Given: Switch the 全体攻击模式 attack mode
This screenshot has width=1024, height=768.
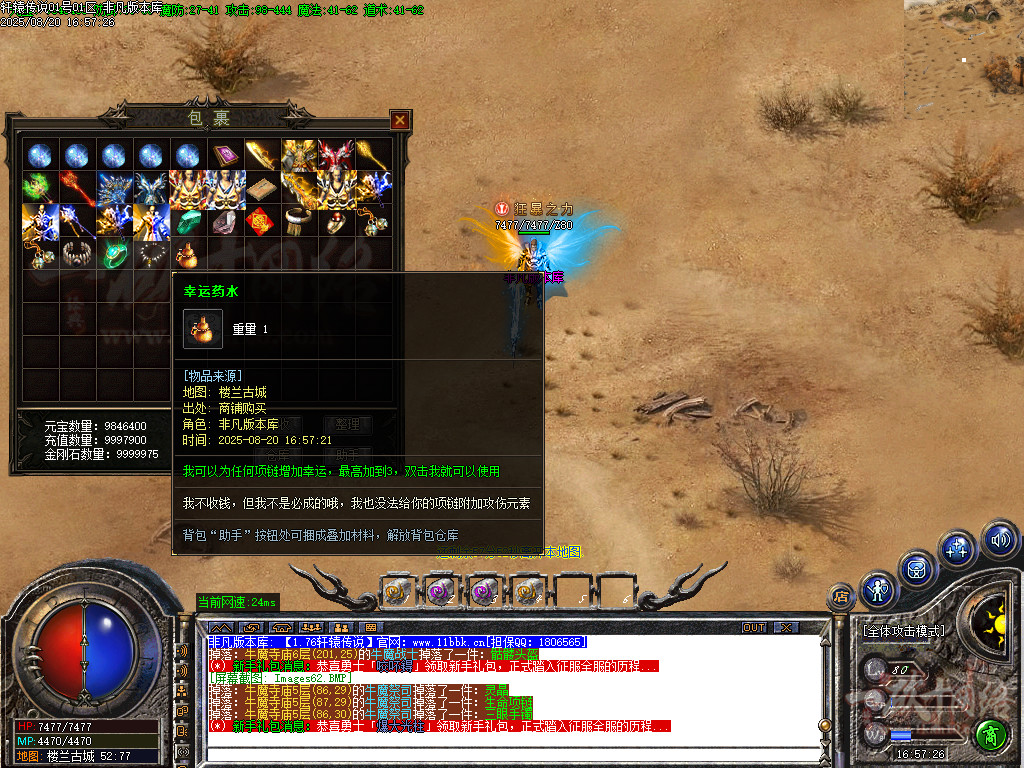Looking at the screenshot, I should point(904,631).
